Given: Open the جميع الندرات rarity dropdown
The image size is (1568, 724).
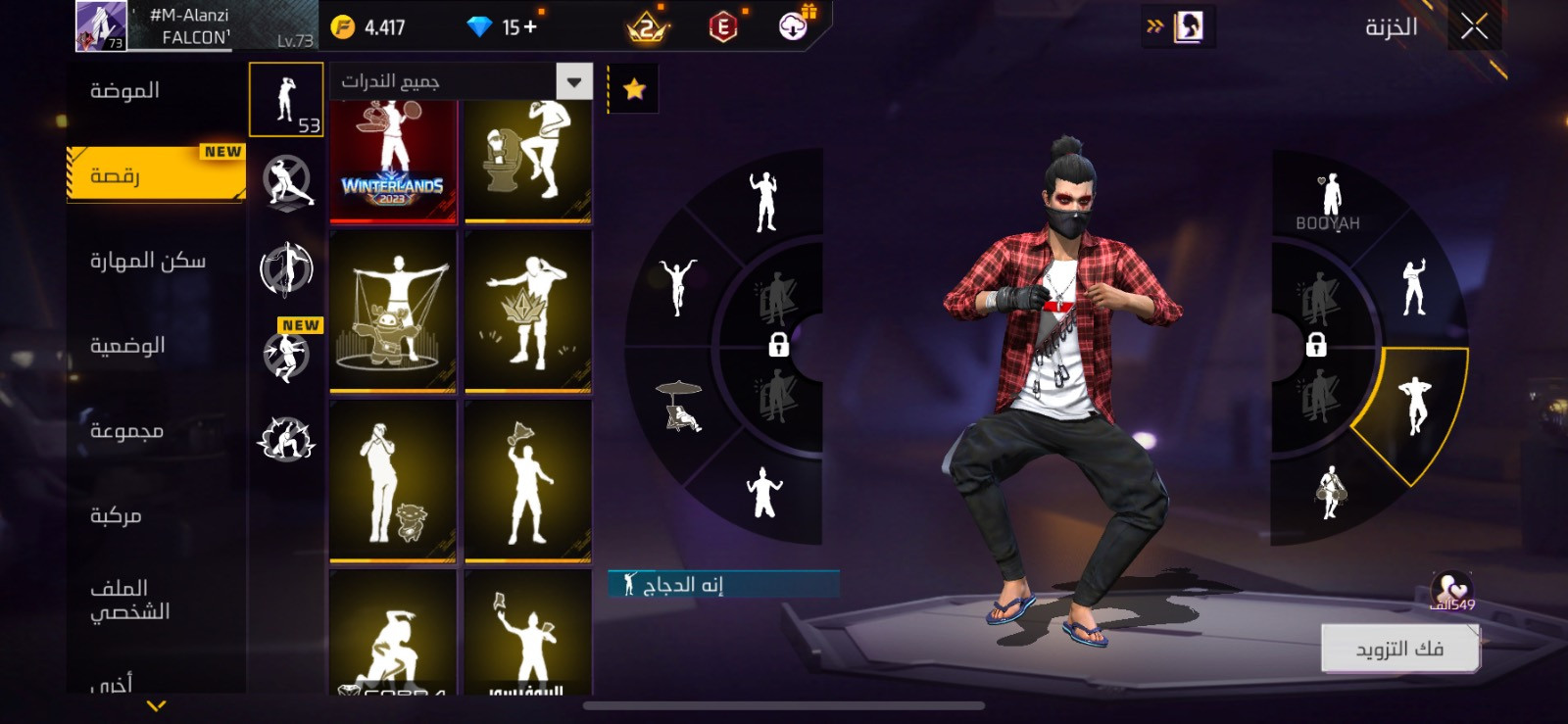Looking at the screenshot, I should 462,81.
